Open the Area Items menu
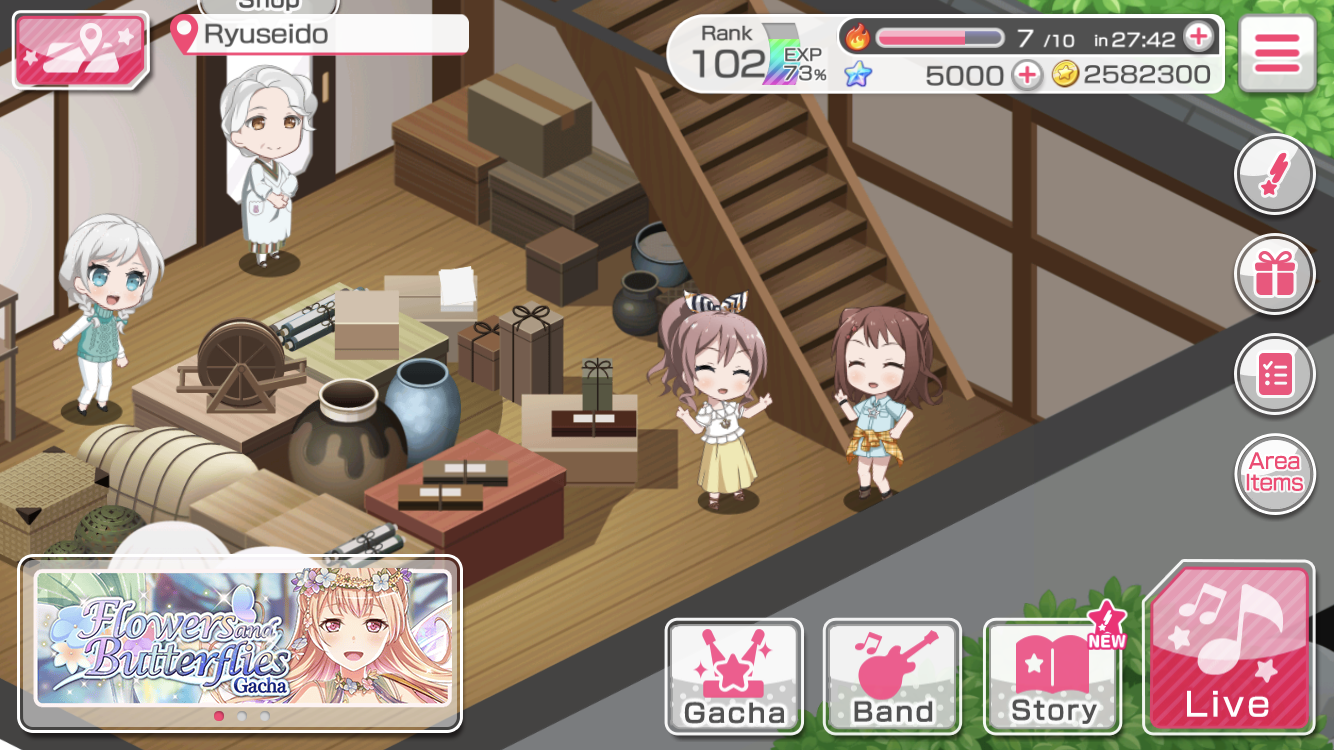This screenshot has width=1334, height=750. pyautogui.click(x=1274, y=473)
